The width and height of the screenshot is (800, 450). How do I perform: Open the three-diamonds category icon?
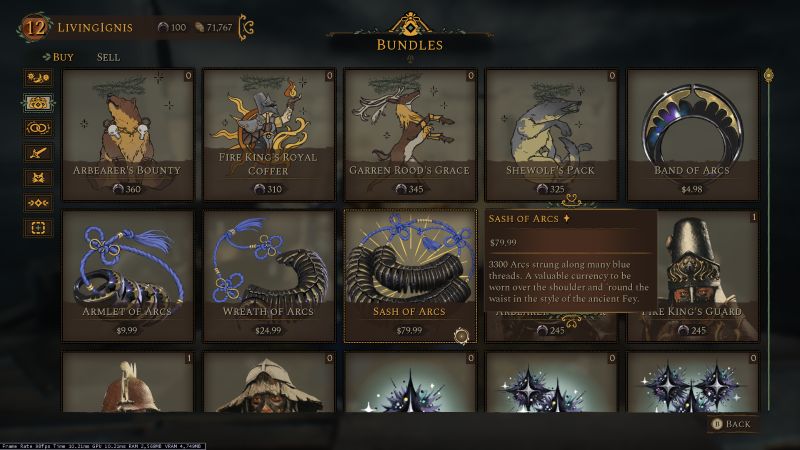tap(38, 203)
